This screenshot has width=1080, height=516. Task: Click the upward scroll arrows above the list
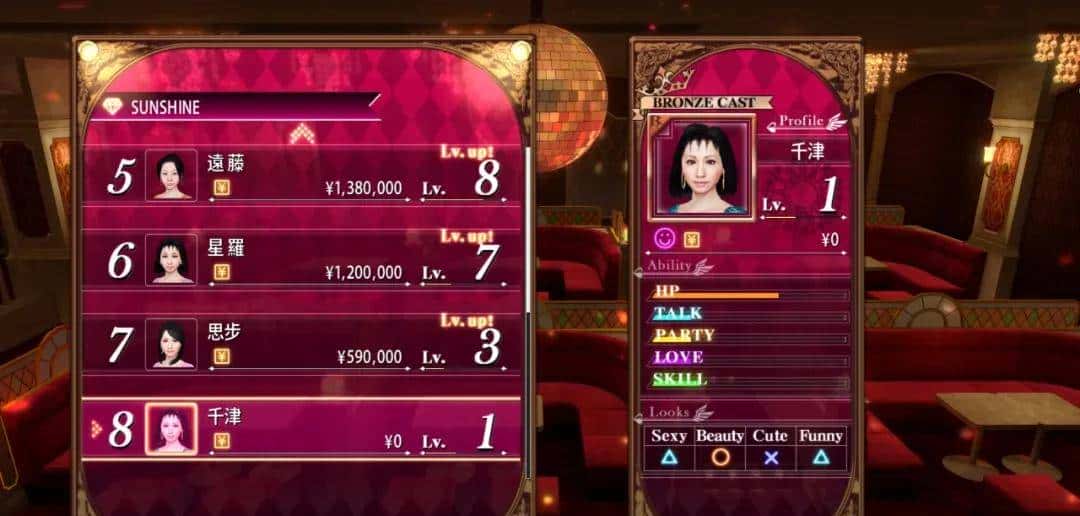tap(302, 133)
